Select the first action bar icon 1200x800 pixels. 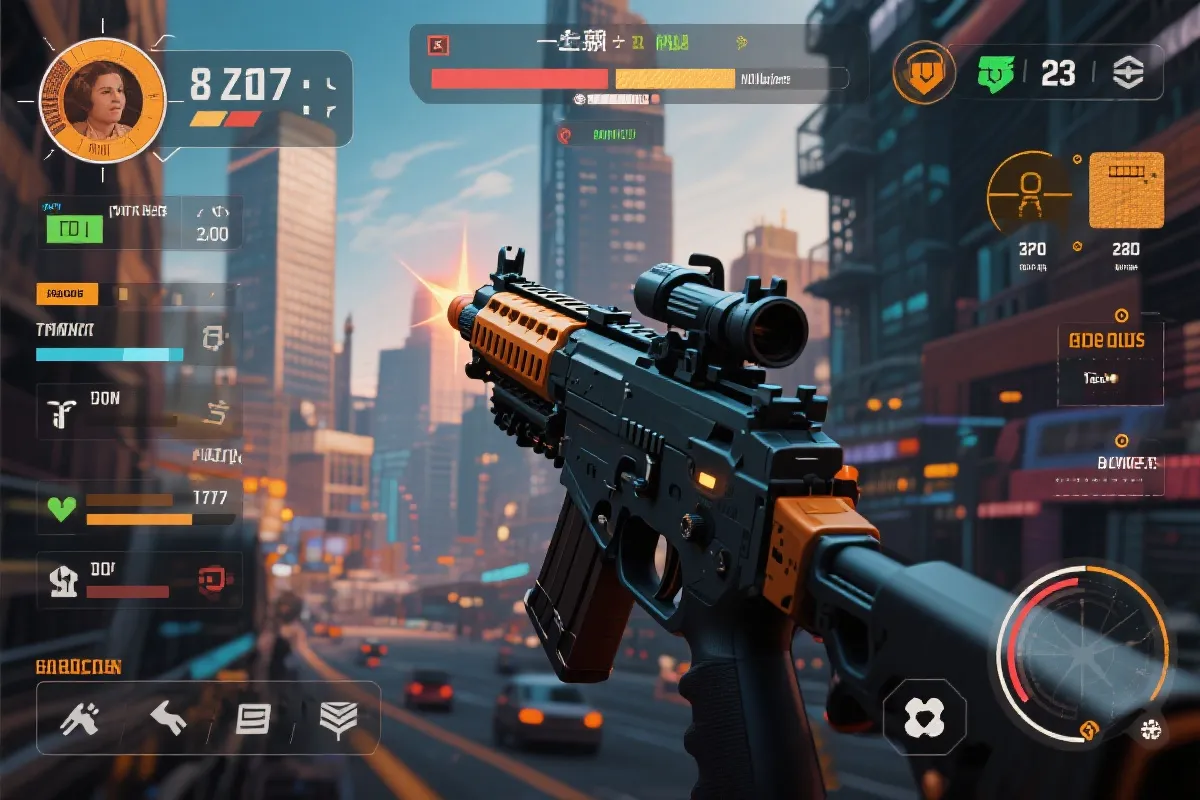coord(79,717)
